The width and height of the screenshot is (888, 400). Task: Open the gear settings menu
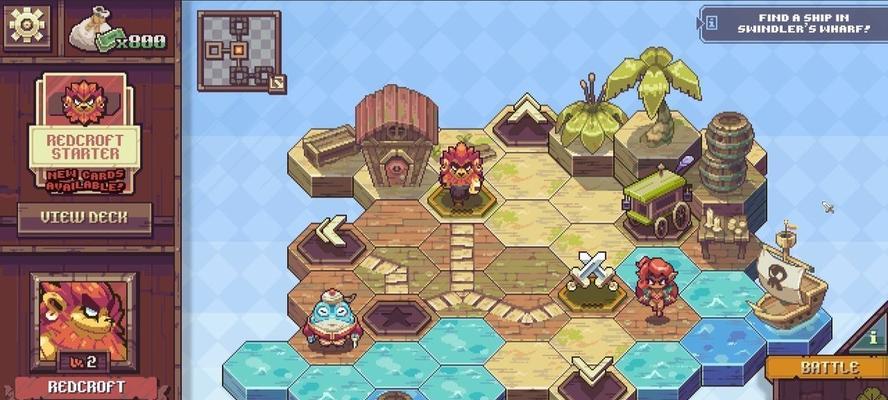(28, 26)
